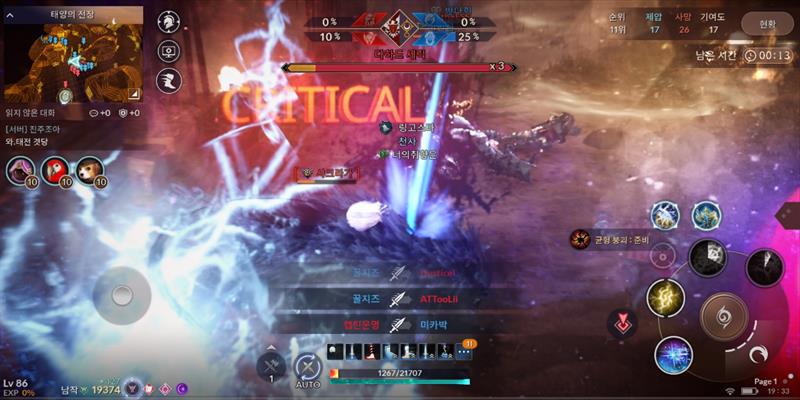Cast the blue energy burst skill

pos(673,355)
